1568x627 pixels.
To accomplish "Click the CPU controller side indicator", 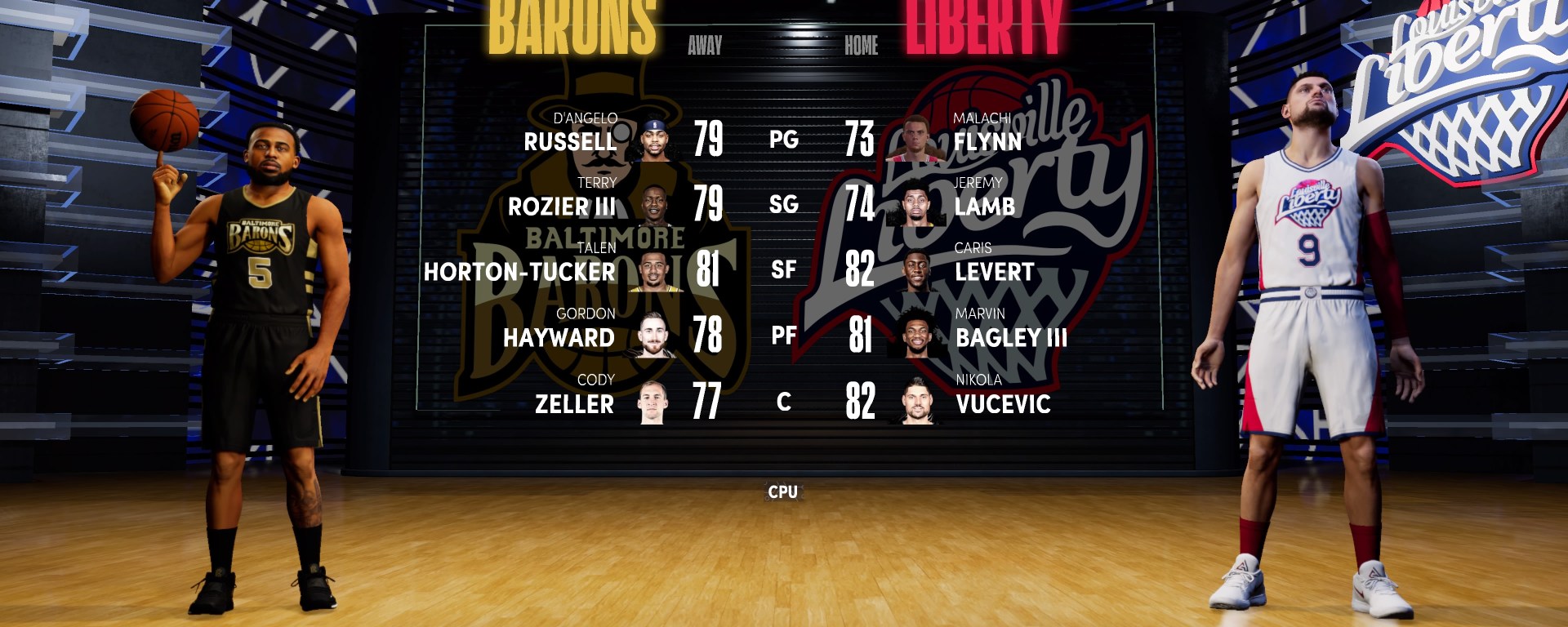I will (x=782, y=491).
